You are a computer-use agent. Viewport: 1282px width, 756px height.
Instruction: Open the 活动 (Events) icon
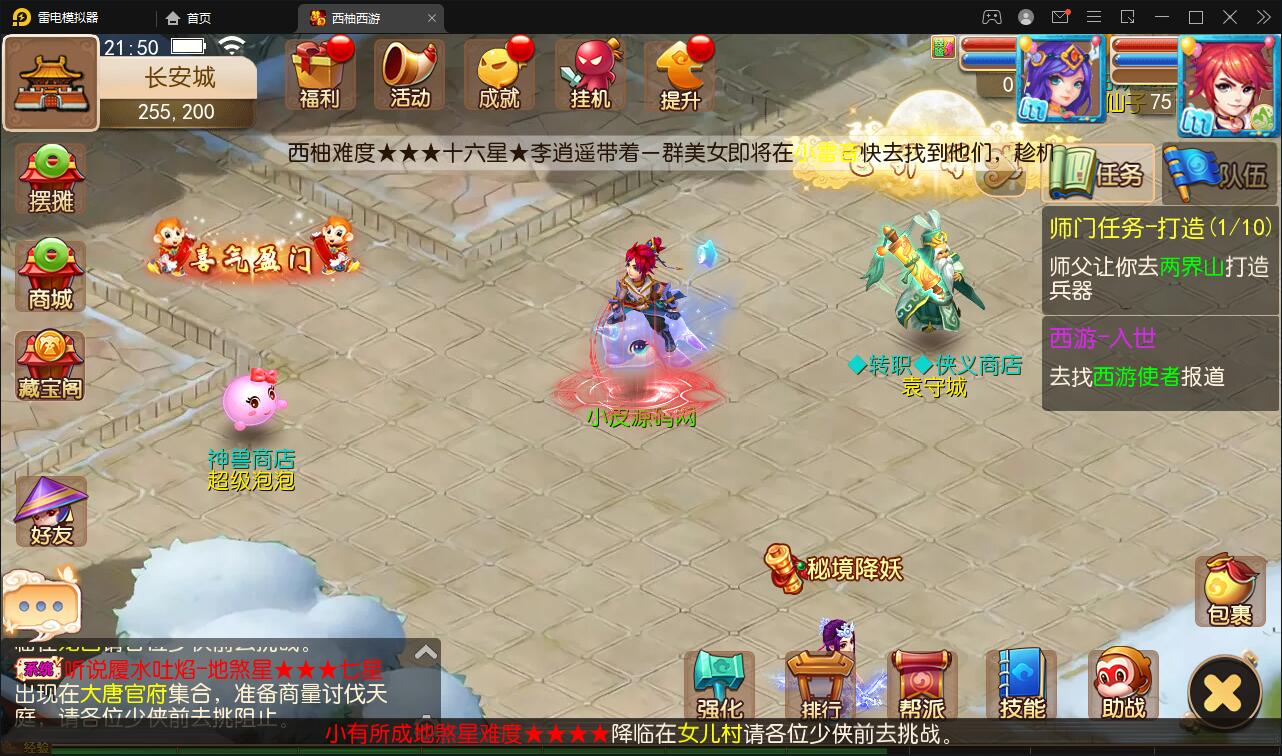410,73
